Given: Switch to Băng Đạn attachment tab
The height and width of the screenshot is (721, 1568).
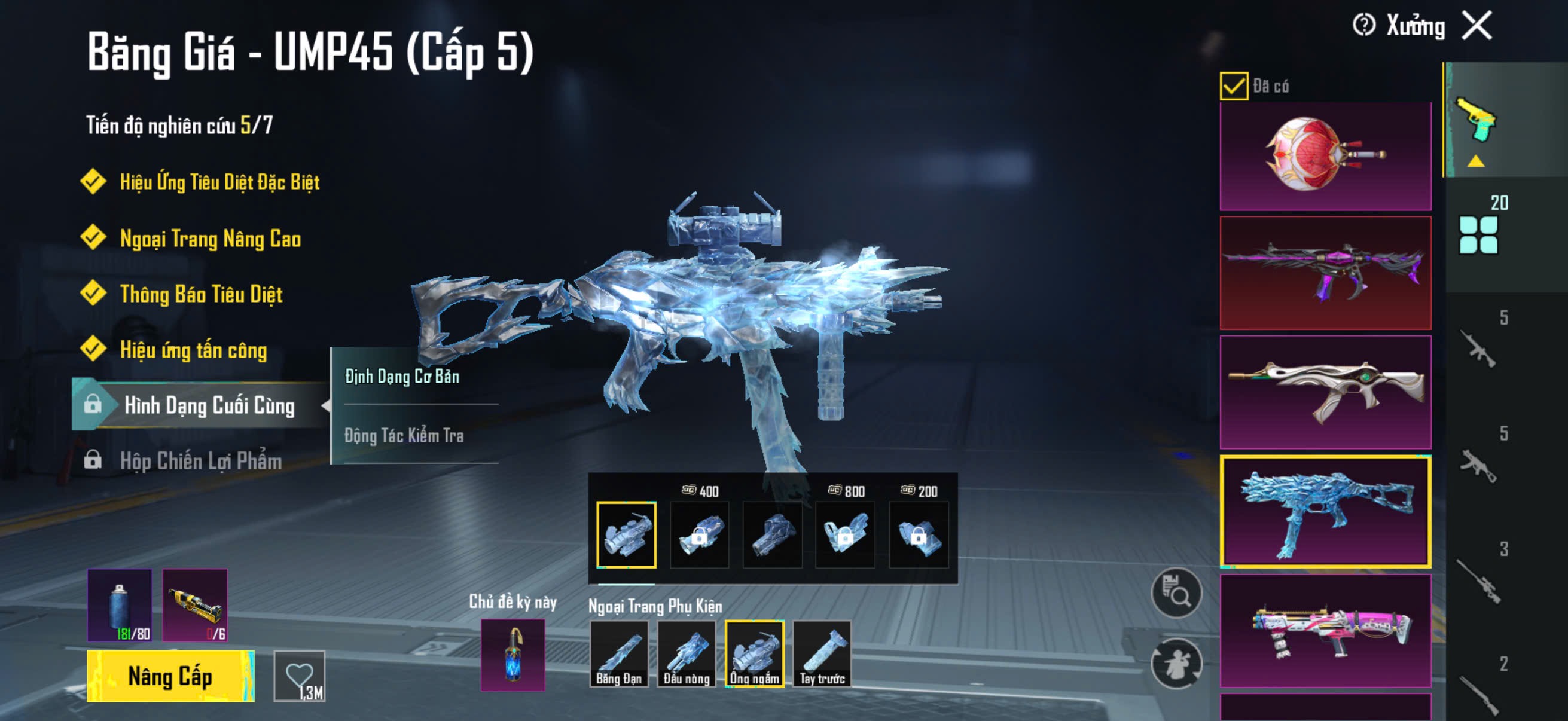Looking at the screenshot, I should click(x=619, y=654).
